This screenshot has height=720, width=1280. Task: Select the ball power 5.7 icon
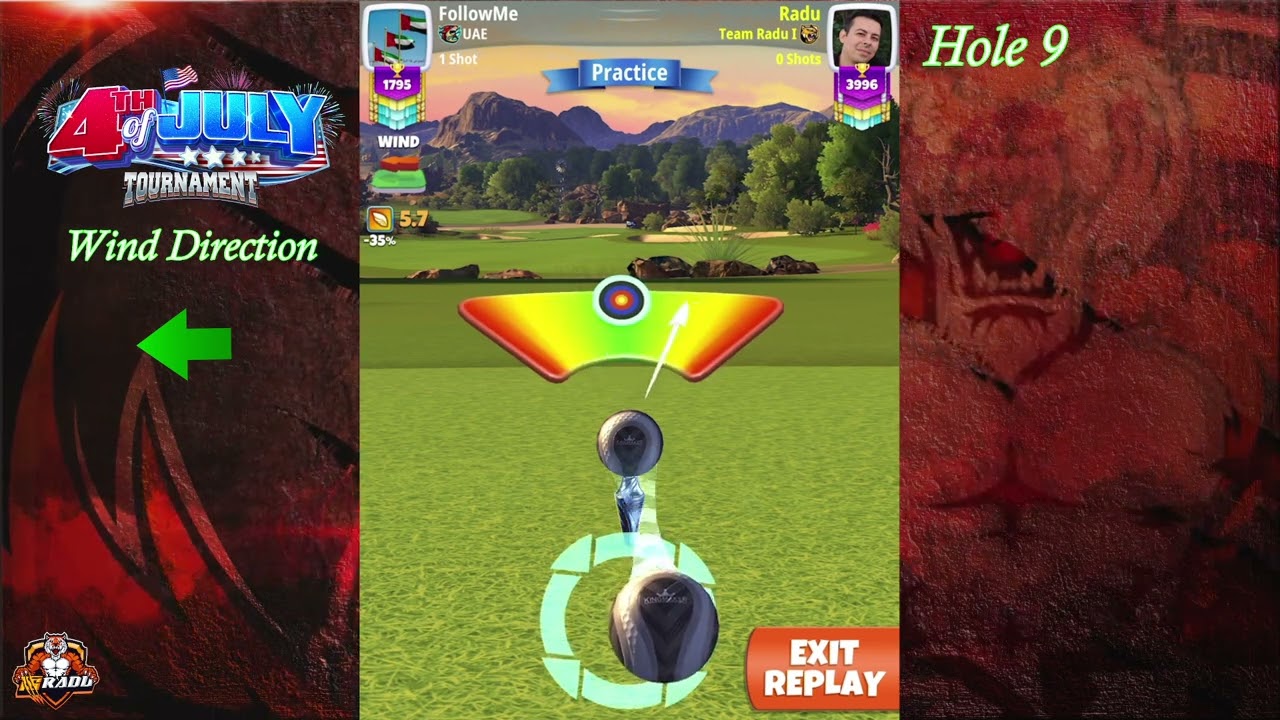381,218
